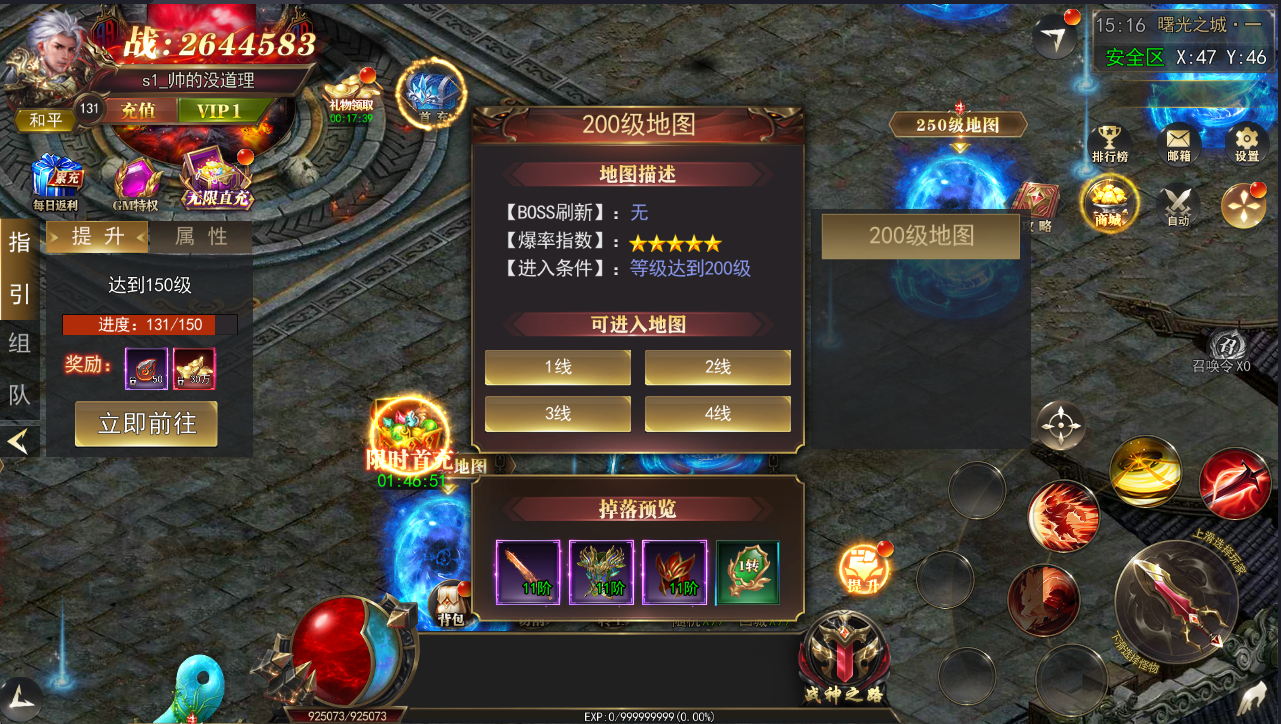This screenshot has height=724, width=1281.
Task: Show the VIP1 privileges panel
Action: [218, 110]
